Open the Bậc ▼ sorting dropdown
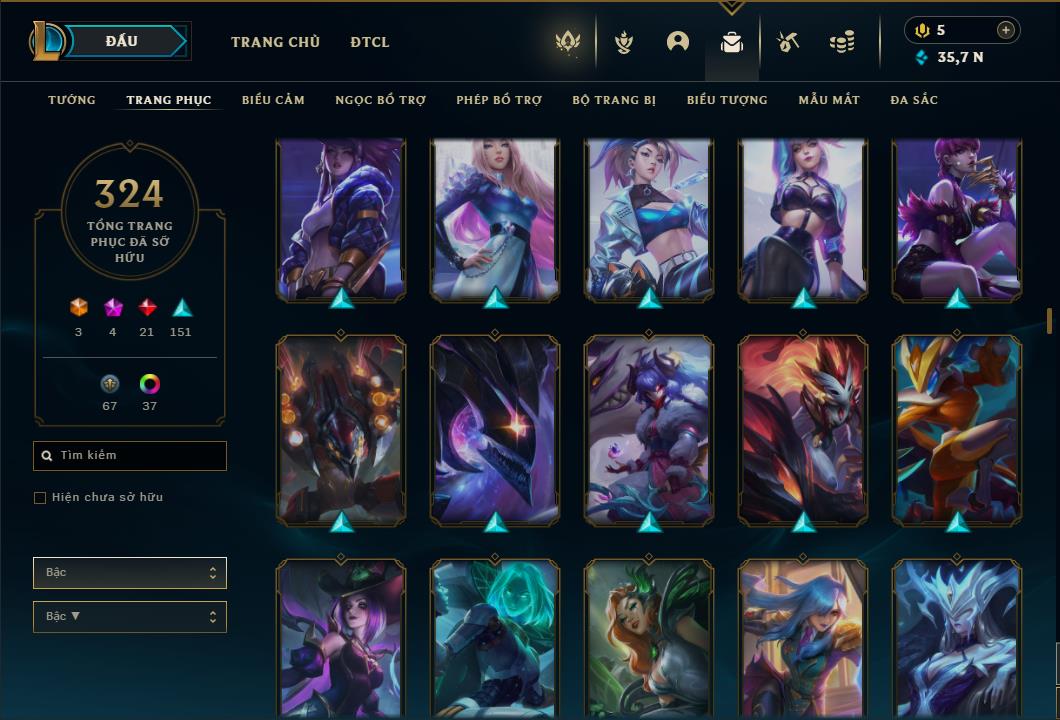 (x=130, y=617)
